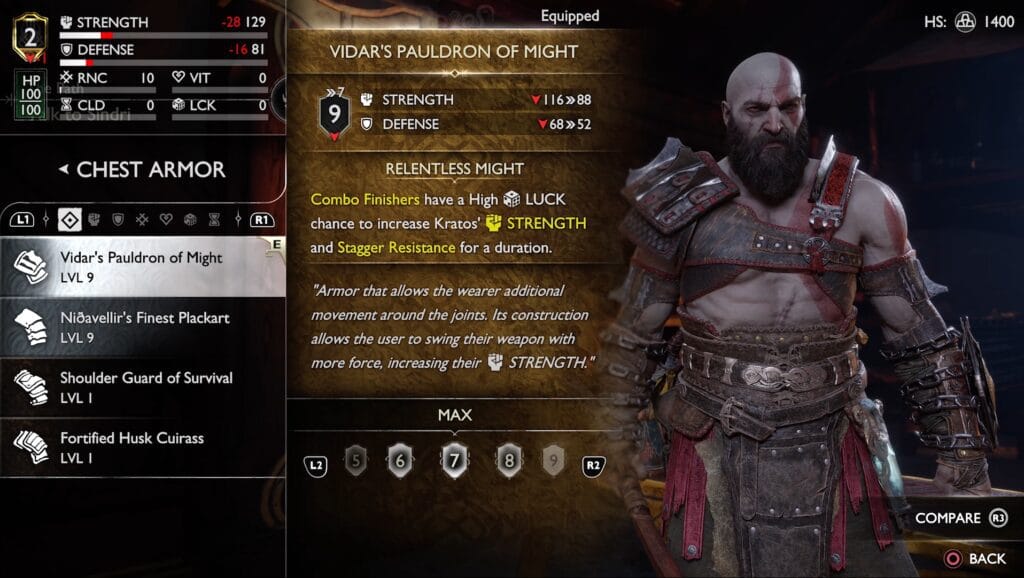Select the level 7 shield badge
Screen dimensions: 1024x578
coord(455,460)
